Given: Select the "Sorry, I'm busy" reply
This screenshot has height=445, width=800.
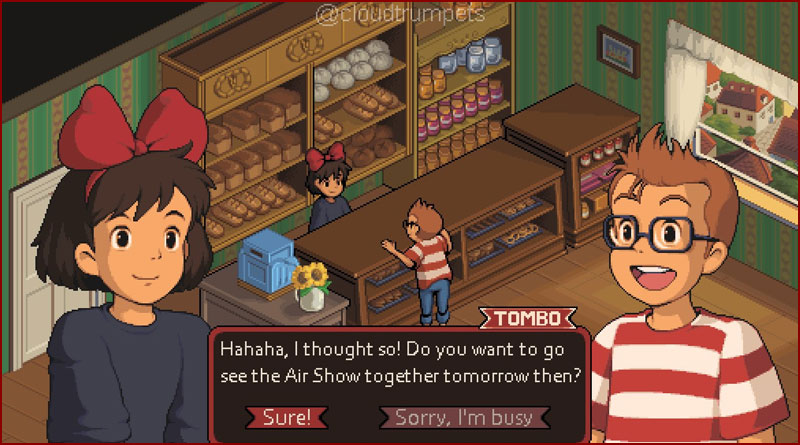Looking at the screenshot, I should 462,417.
